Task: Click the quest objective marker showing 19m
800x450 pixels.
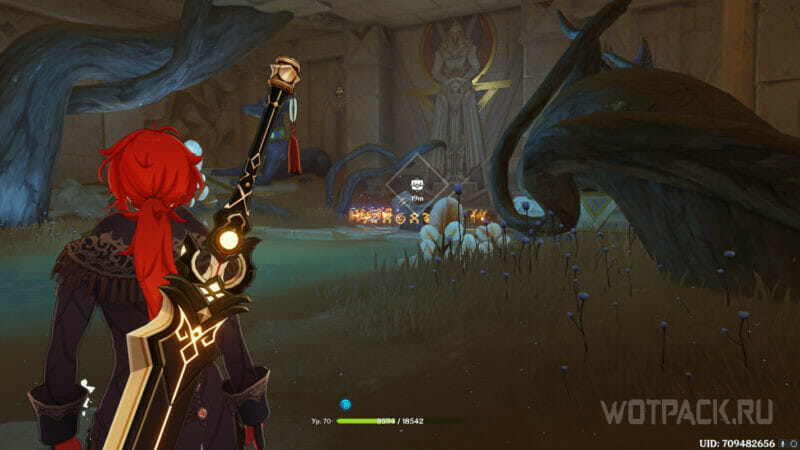Action: point(417,187)
